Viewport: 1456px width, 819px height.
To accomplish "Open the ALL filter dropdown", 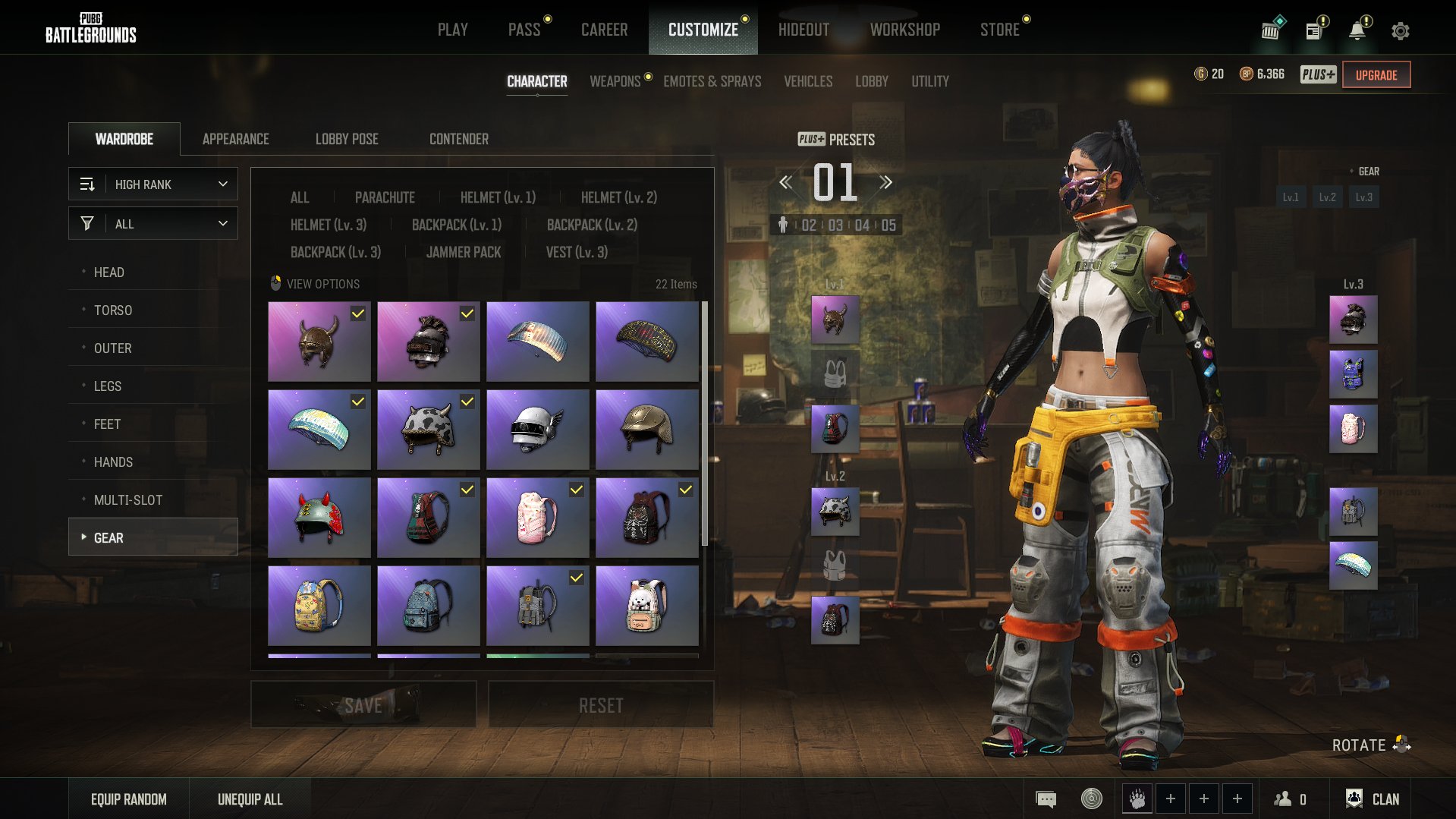I will (x=153, y=224).
